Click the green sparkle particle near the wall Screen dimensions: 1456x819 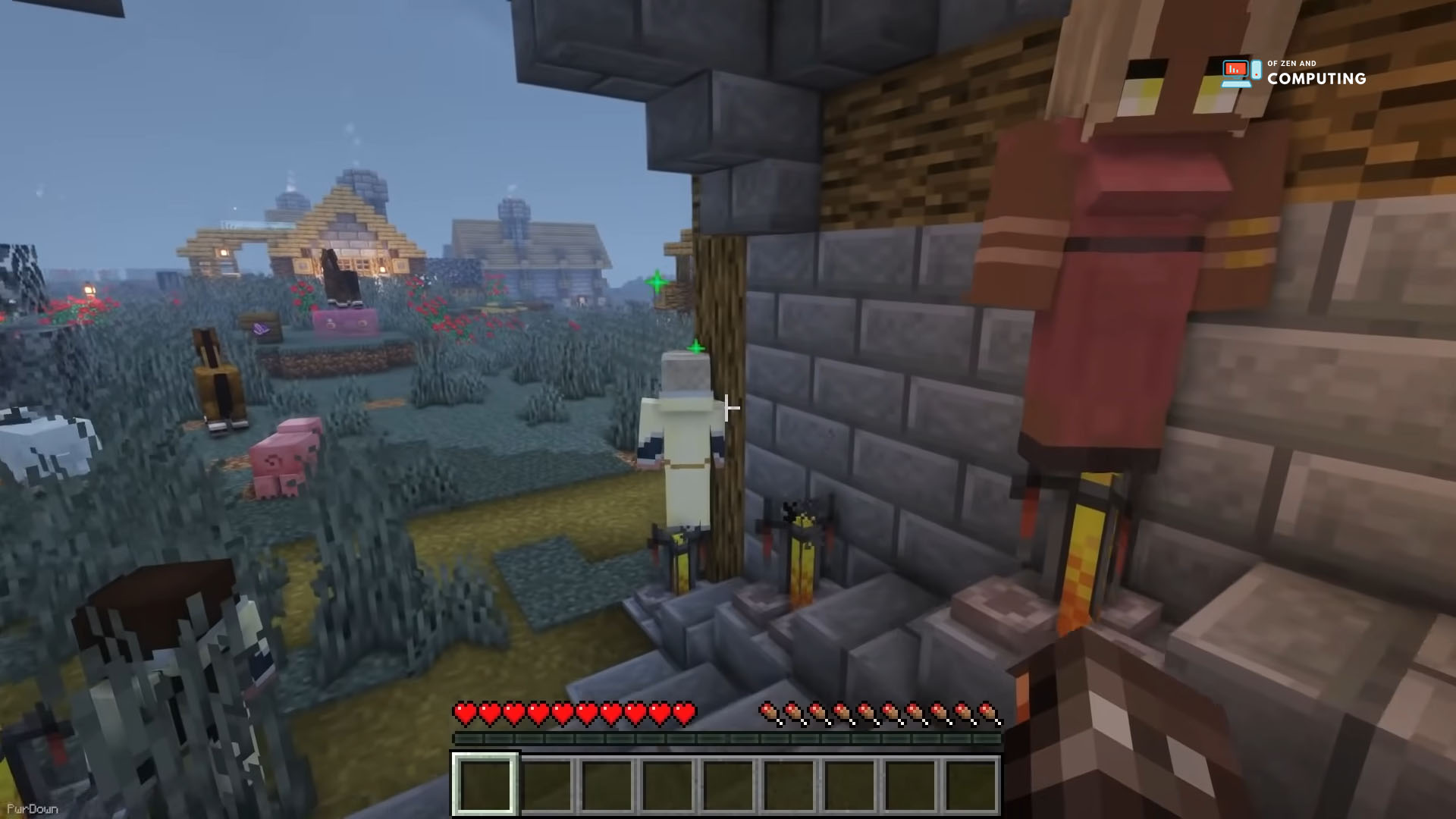click(x=695, y=347)
